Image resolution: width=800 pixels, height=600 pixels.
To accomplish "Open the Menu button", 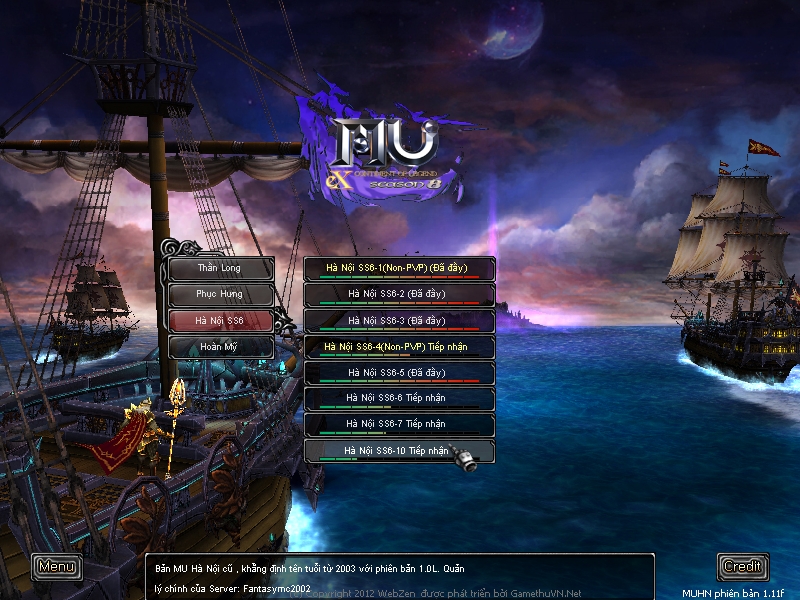I will click(x=56, y=566).
